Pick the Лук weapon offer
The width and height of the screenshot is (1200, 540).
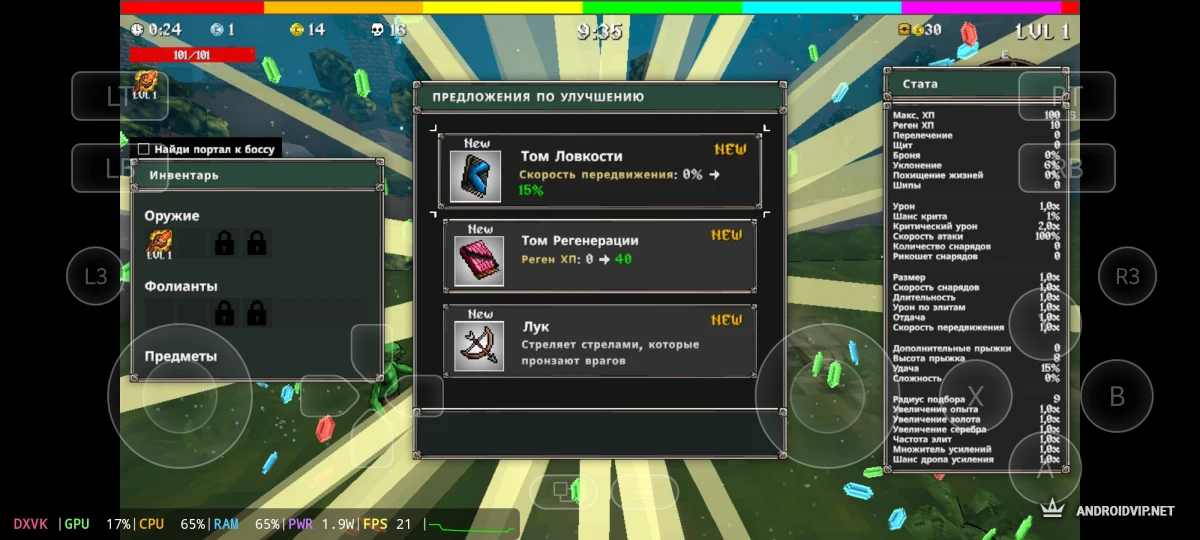[599, 341]
